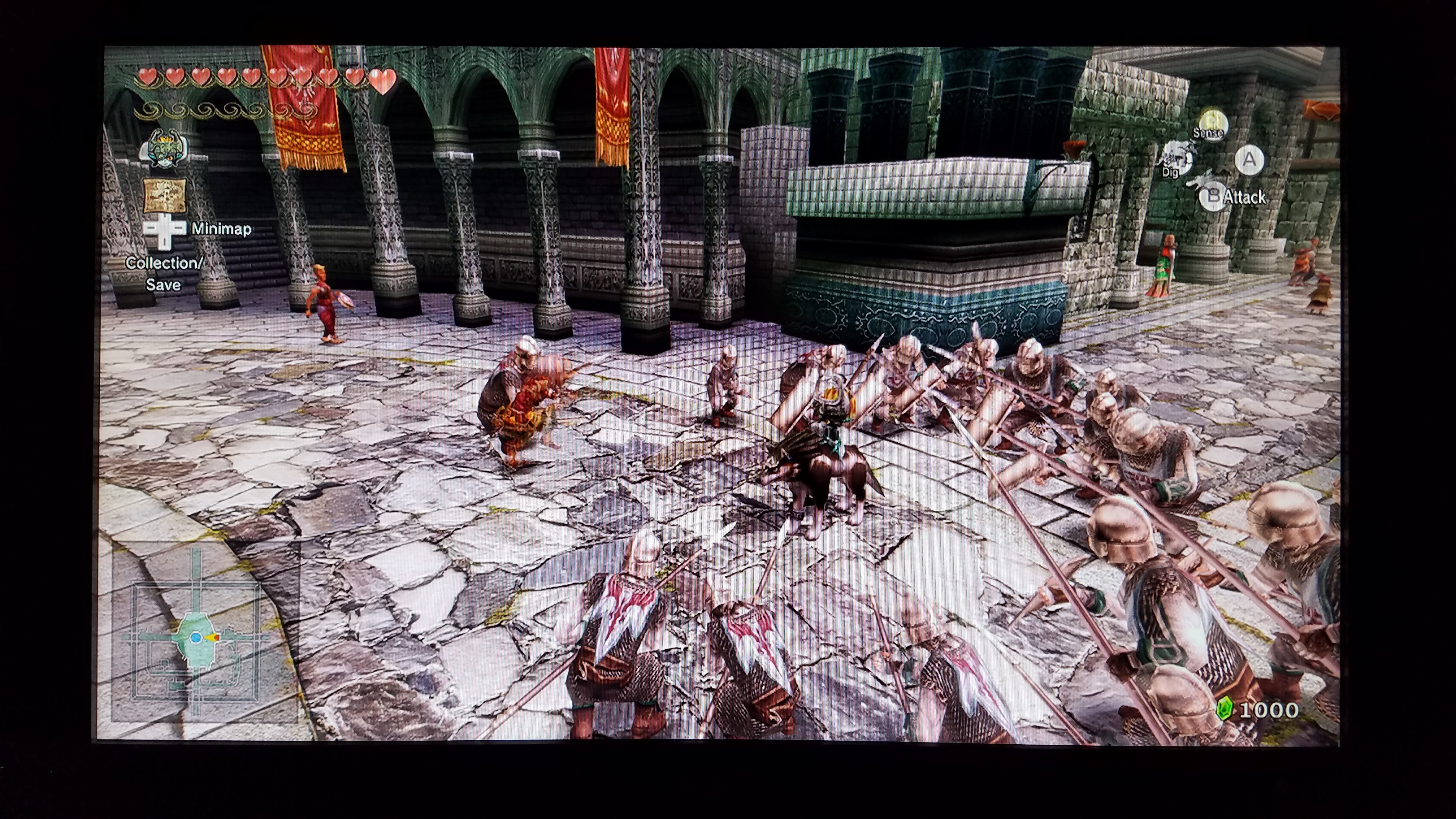Toggle the Minimap label

(221, 229)
